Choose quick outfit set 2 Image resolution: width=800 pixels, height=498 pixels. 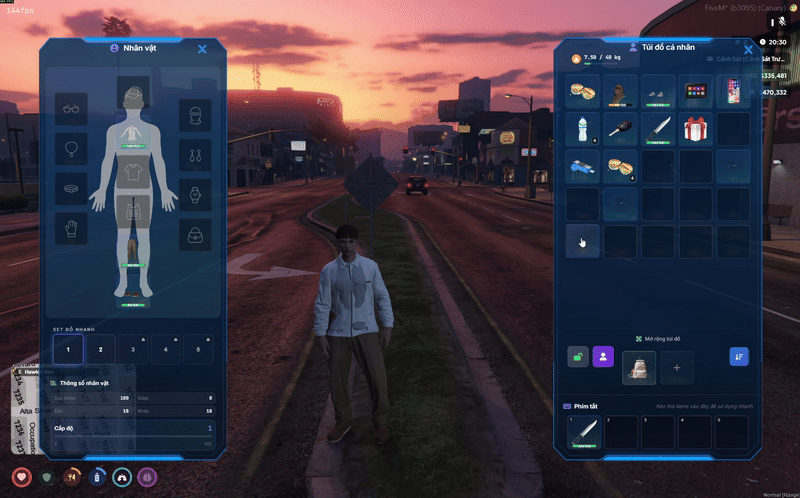click(x=100, y=350)
